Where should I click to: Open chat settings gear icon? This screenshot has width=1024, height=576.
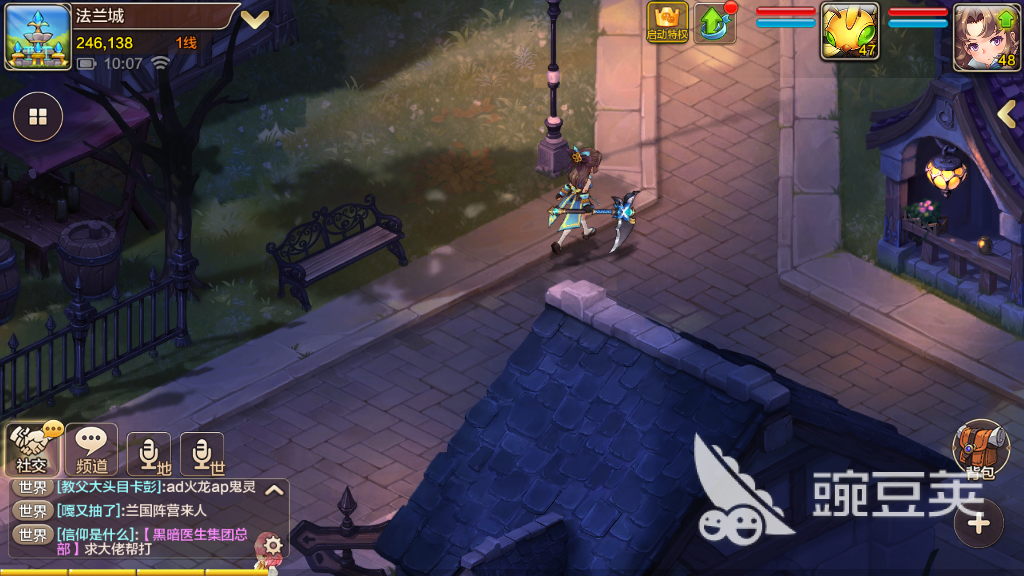point(273,545)
